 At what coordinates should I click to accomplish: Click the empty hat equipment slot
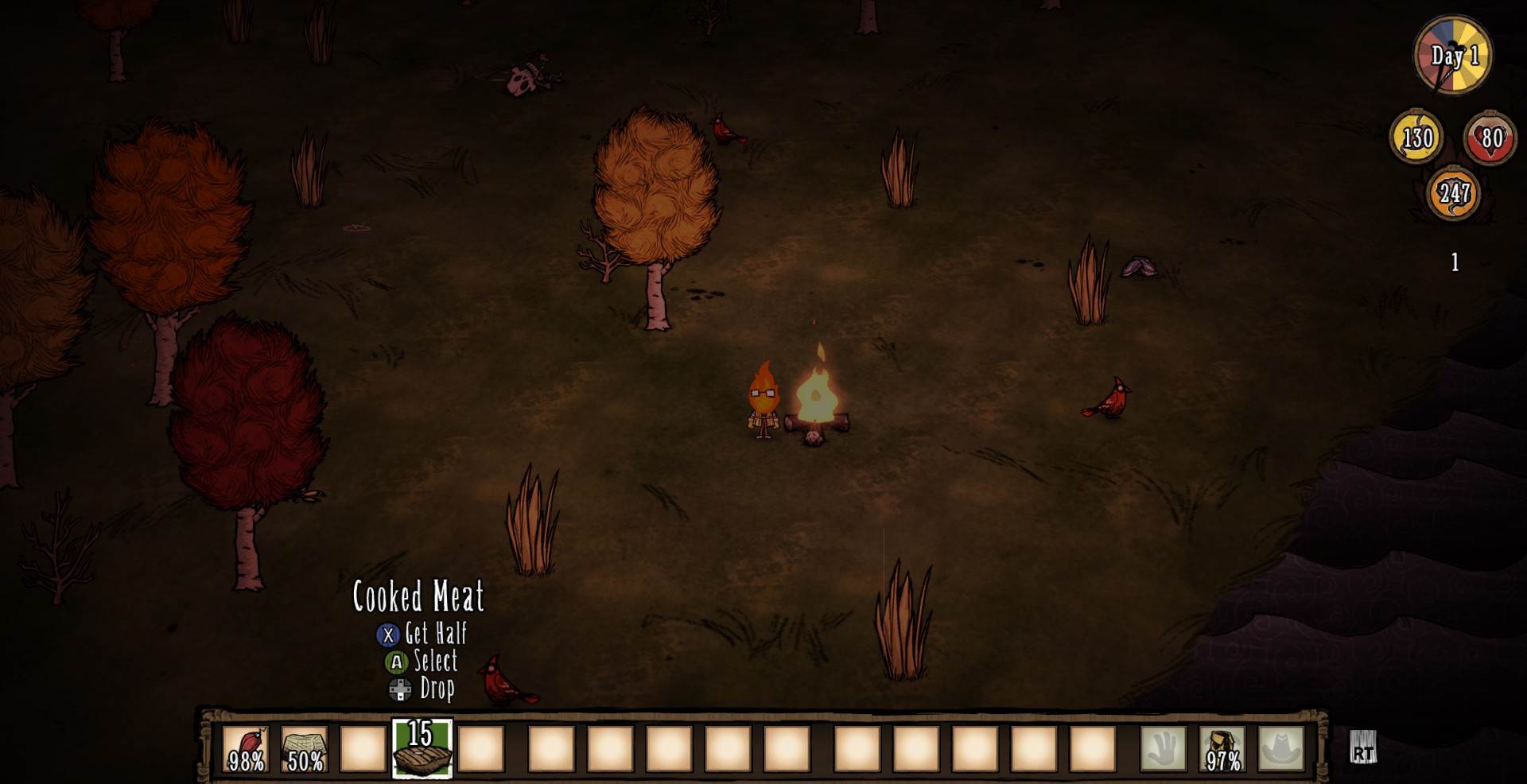point(1280,749)
